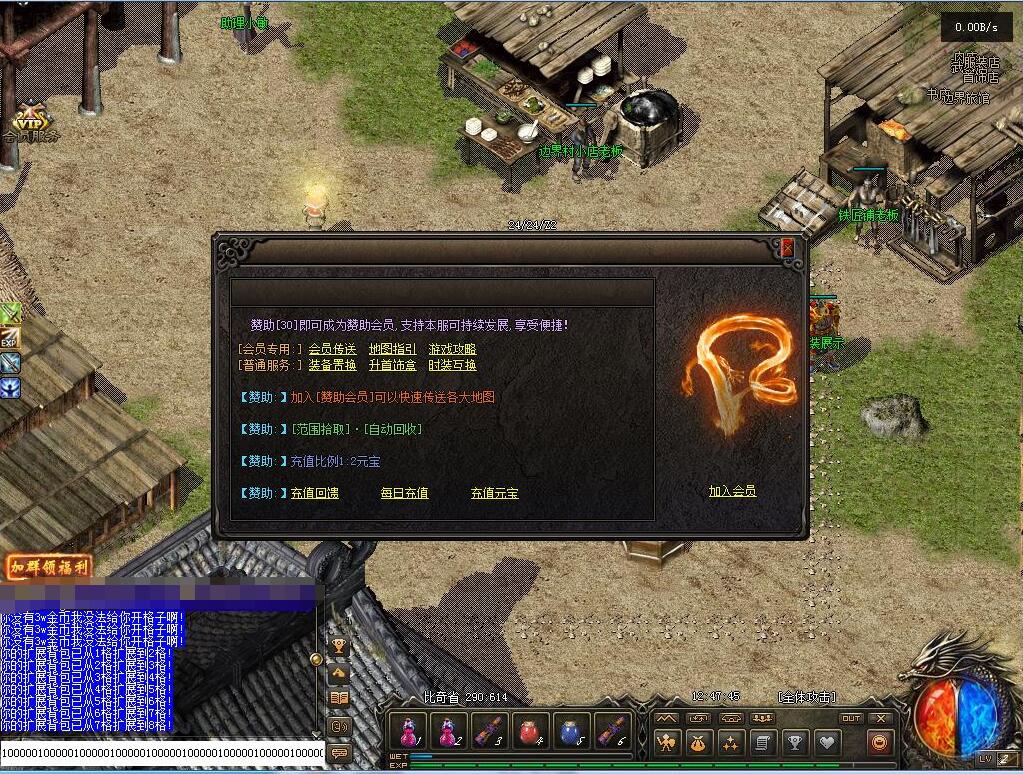The height and width of the screenshot is (774, 1023).
Task: Open the 升首饰盒 jewelry box upgrade link
Action: coord(393,365)
